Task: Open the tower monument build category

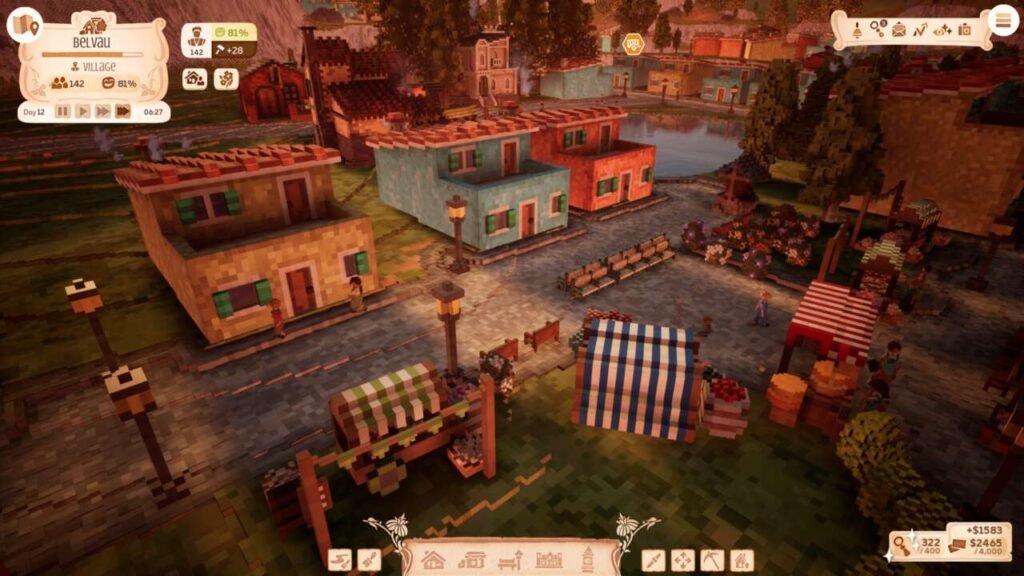Action: pos(588,558)
